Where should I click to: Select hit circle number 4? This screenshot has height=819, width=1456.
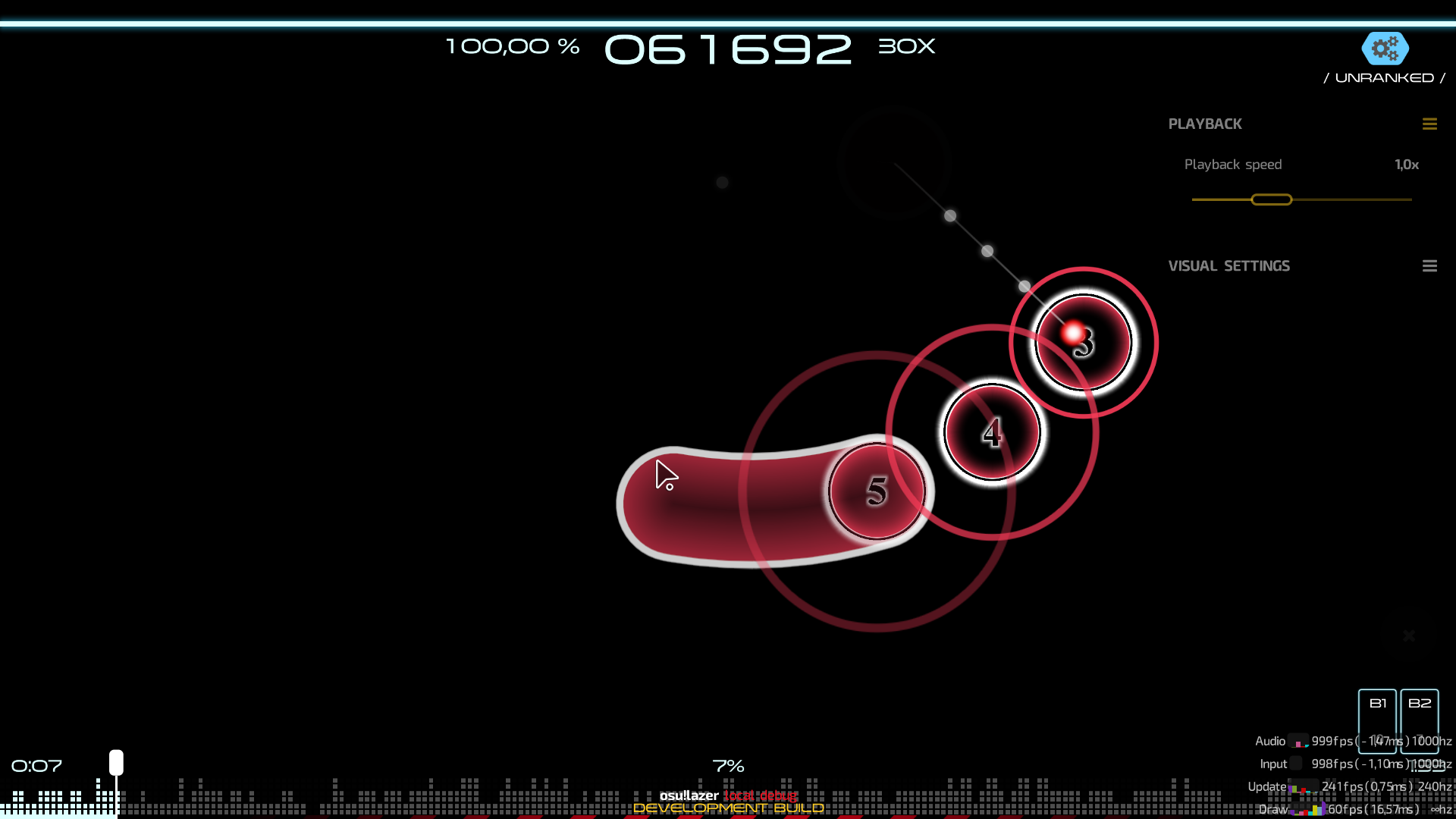point(991,431)
